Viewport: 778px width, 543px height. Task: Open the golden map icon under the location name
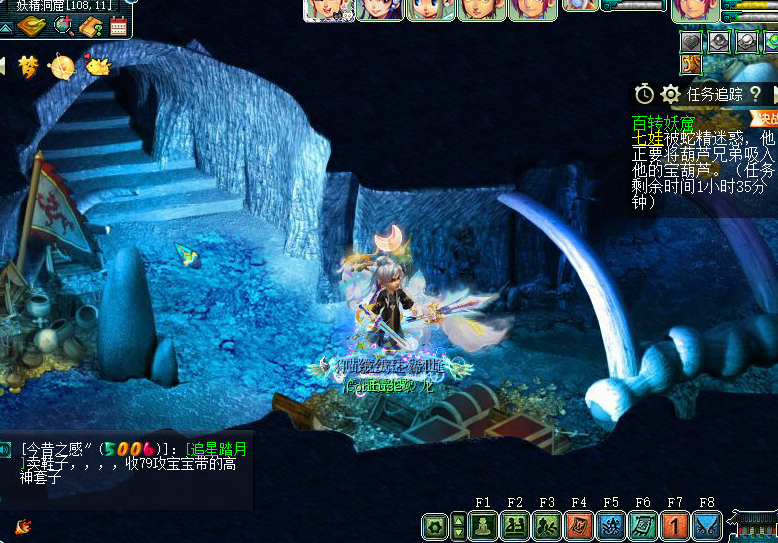(x=33, y=26)
